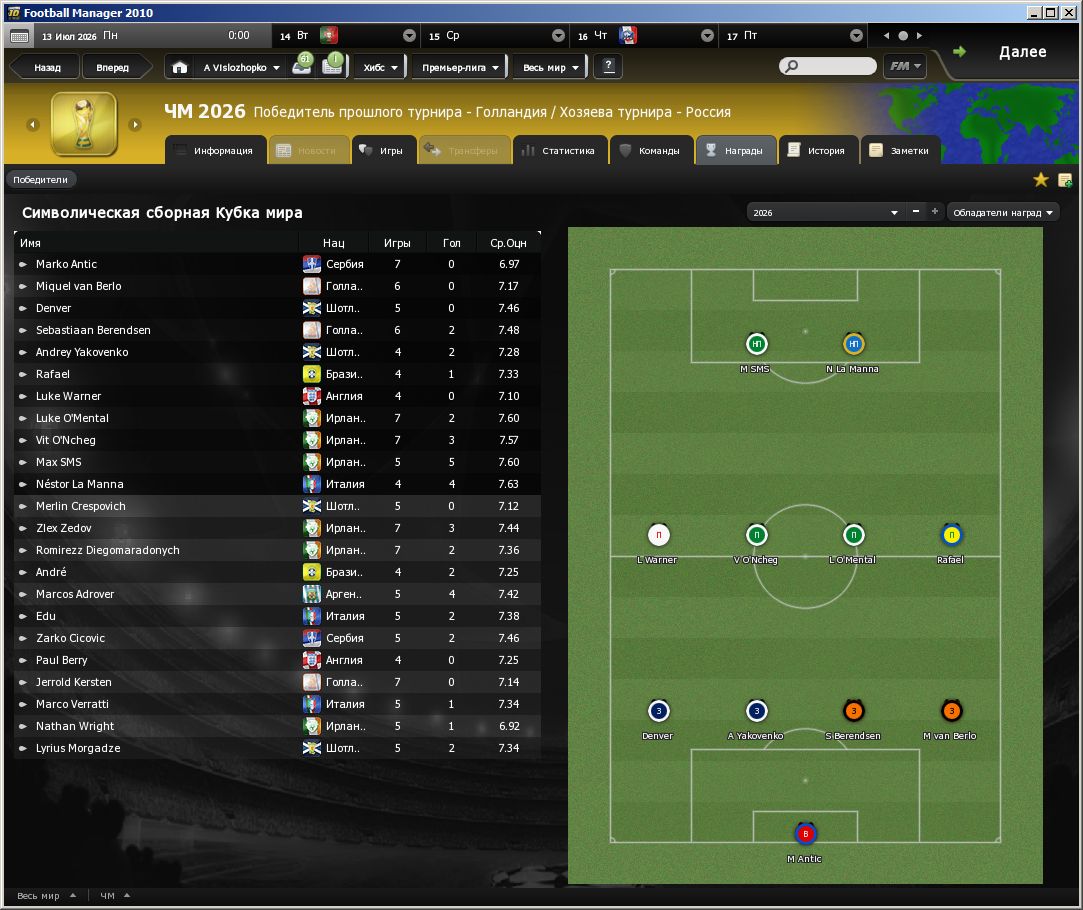Open the Победители view button

41,180
